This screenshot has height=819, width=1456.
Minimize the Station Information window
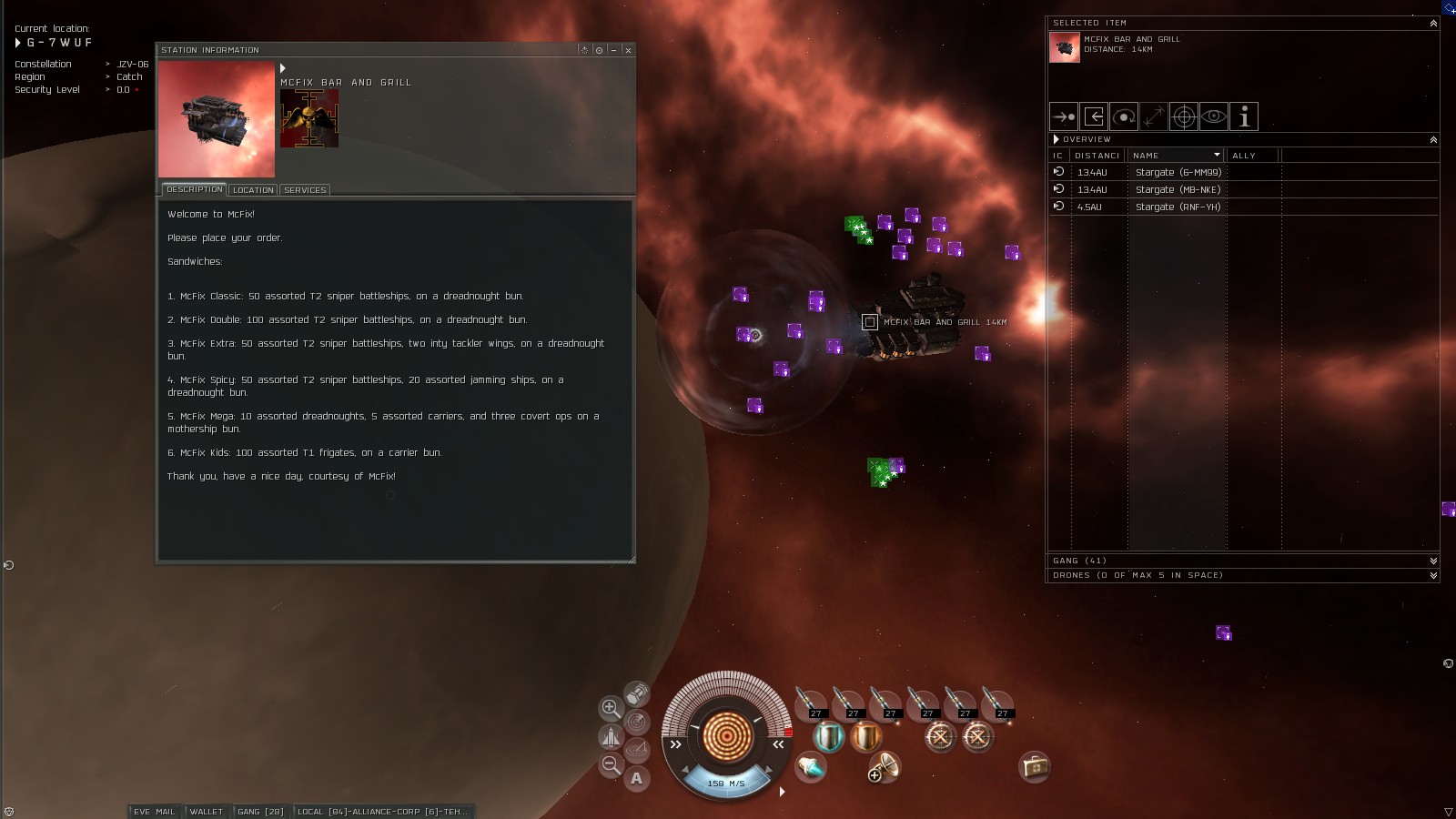[614, 50]
